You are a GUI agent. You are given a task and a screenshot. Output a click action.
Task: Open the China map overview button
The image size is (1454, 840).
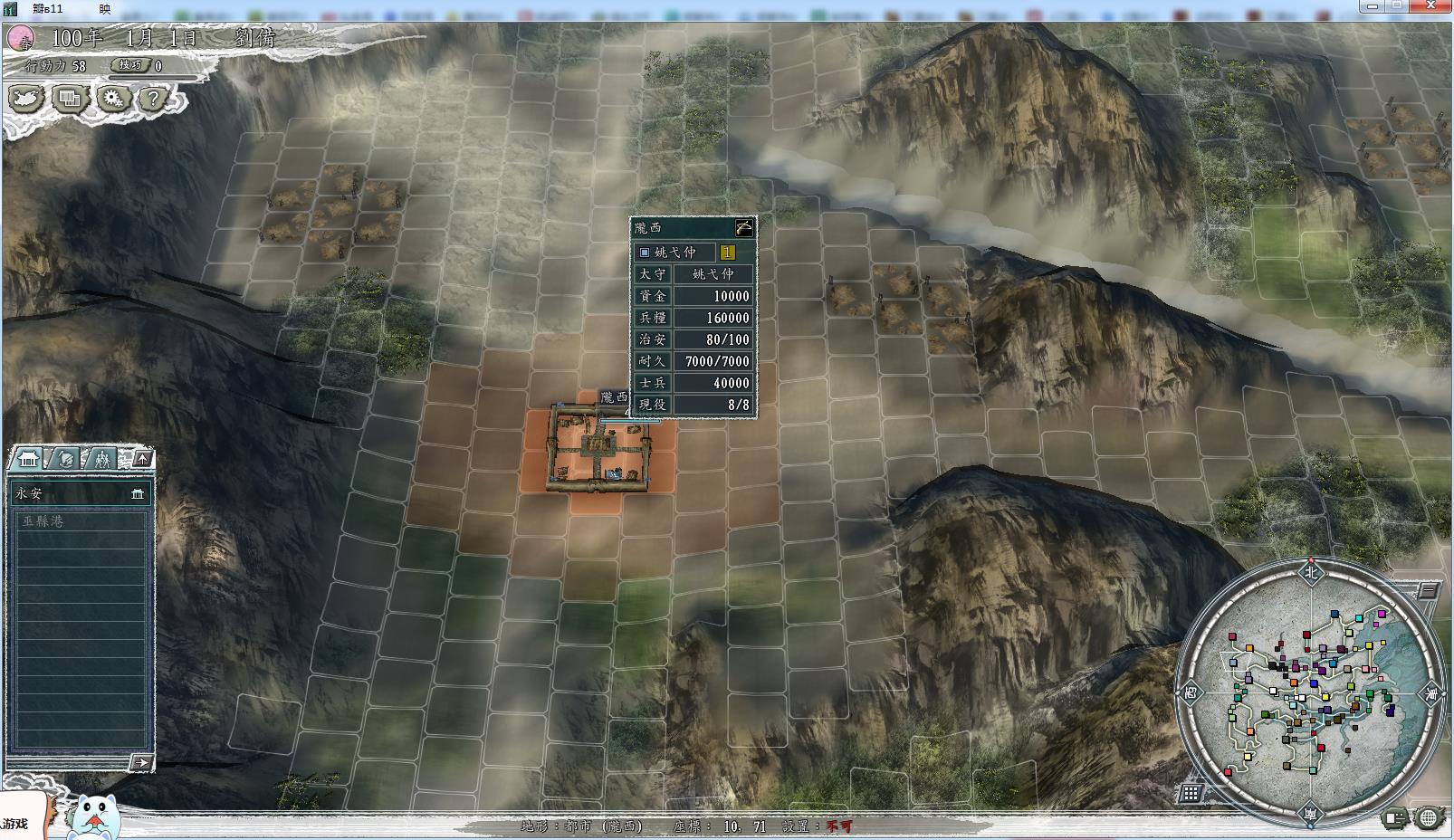27,98
